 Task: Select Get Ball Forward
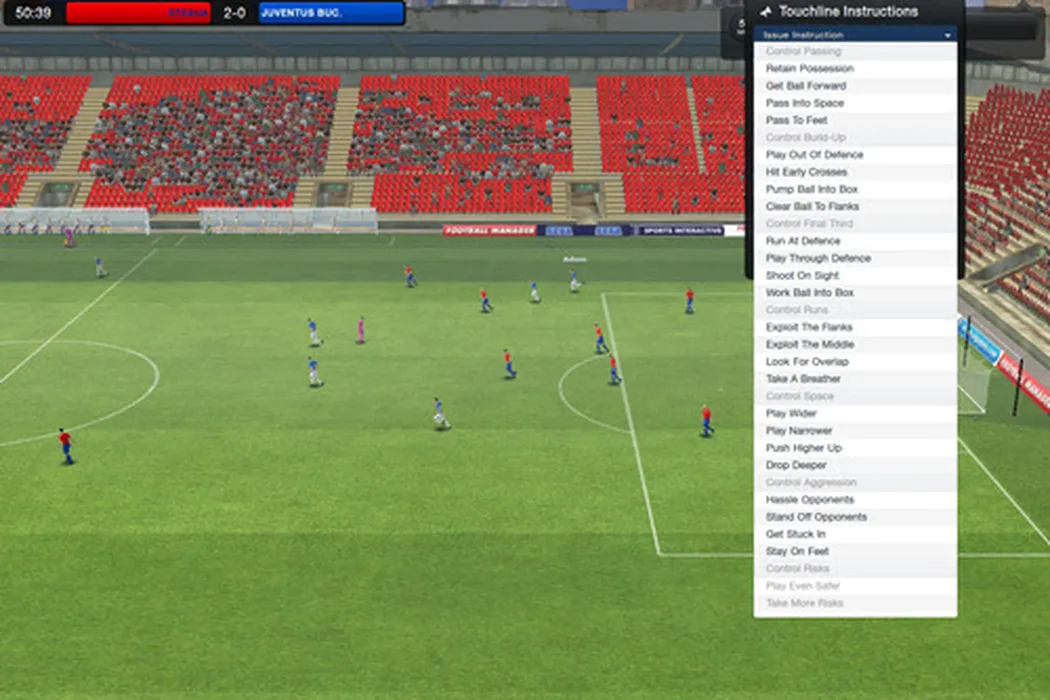(x=806, y=86)
